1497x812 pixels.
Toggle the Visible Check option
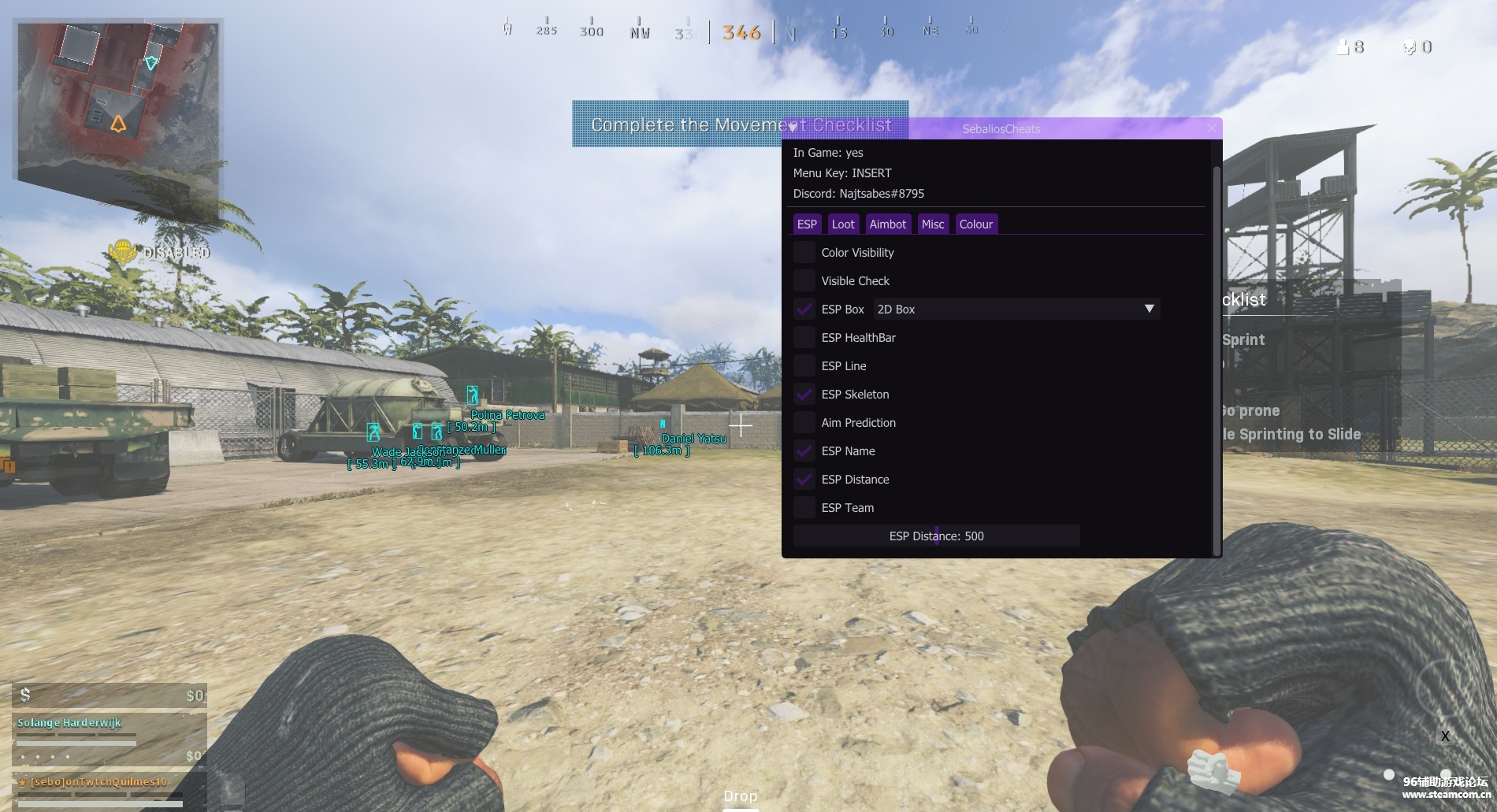point(804,281)
